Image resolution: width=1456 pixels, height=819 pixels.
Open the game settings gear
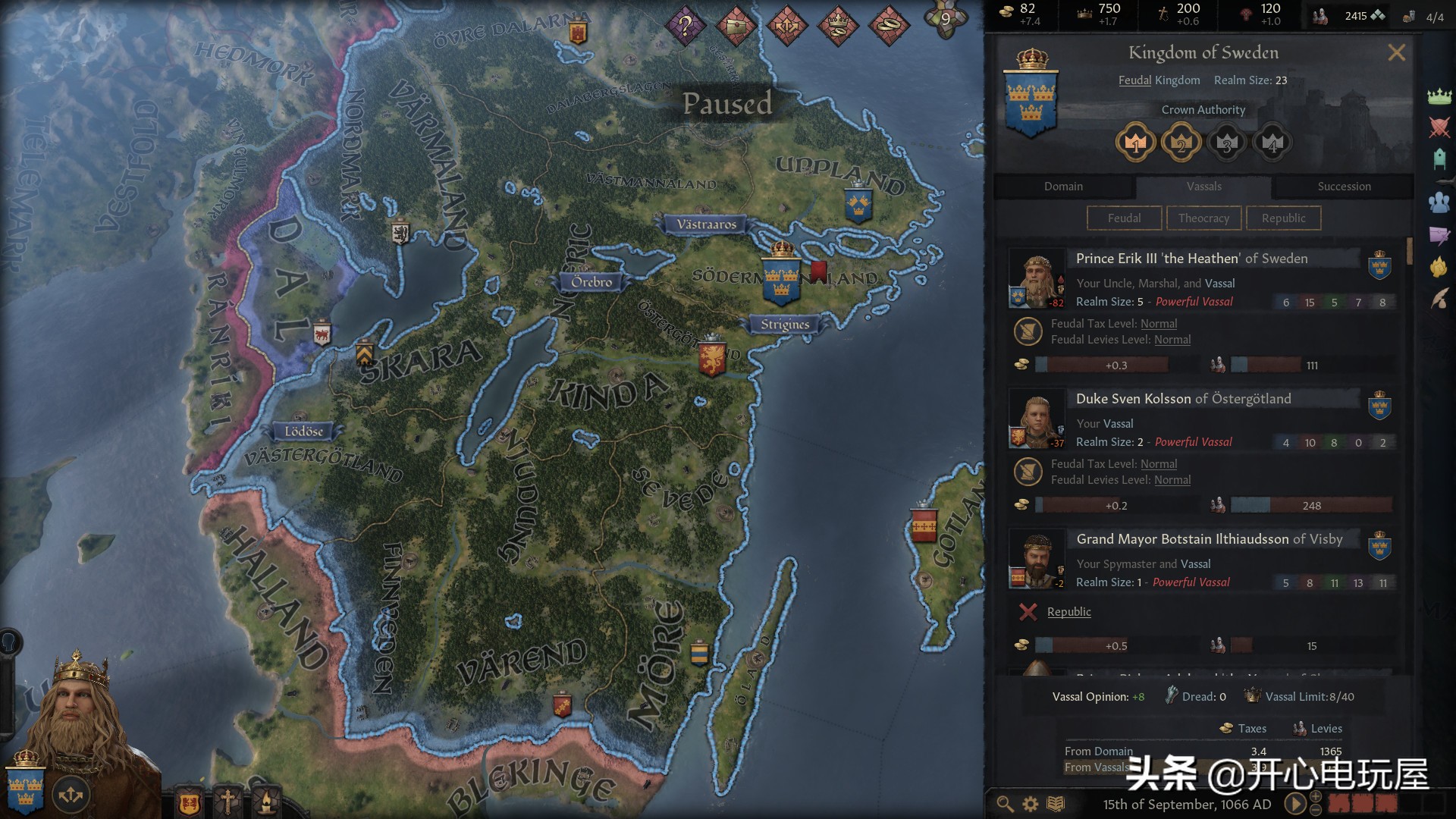[x=1031, y=804]
